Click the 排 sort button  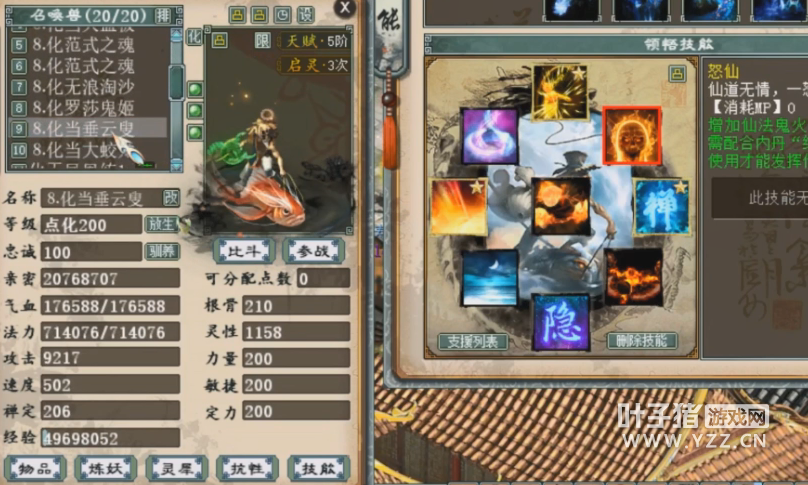[x=163, y=16]
